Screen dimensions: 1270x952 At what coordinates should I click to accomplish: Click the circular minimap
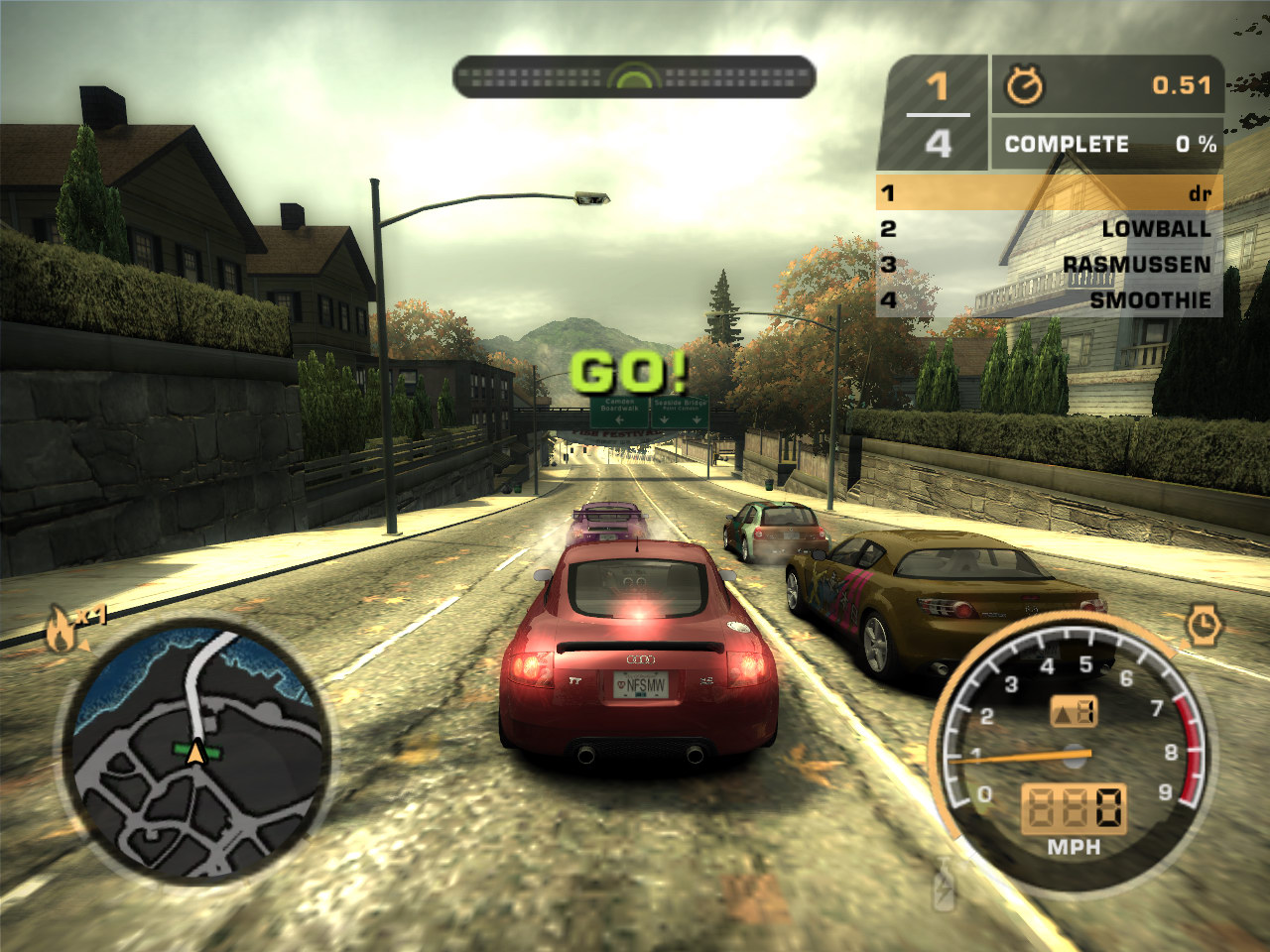coord(196,752)
